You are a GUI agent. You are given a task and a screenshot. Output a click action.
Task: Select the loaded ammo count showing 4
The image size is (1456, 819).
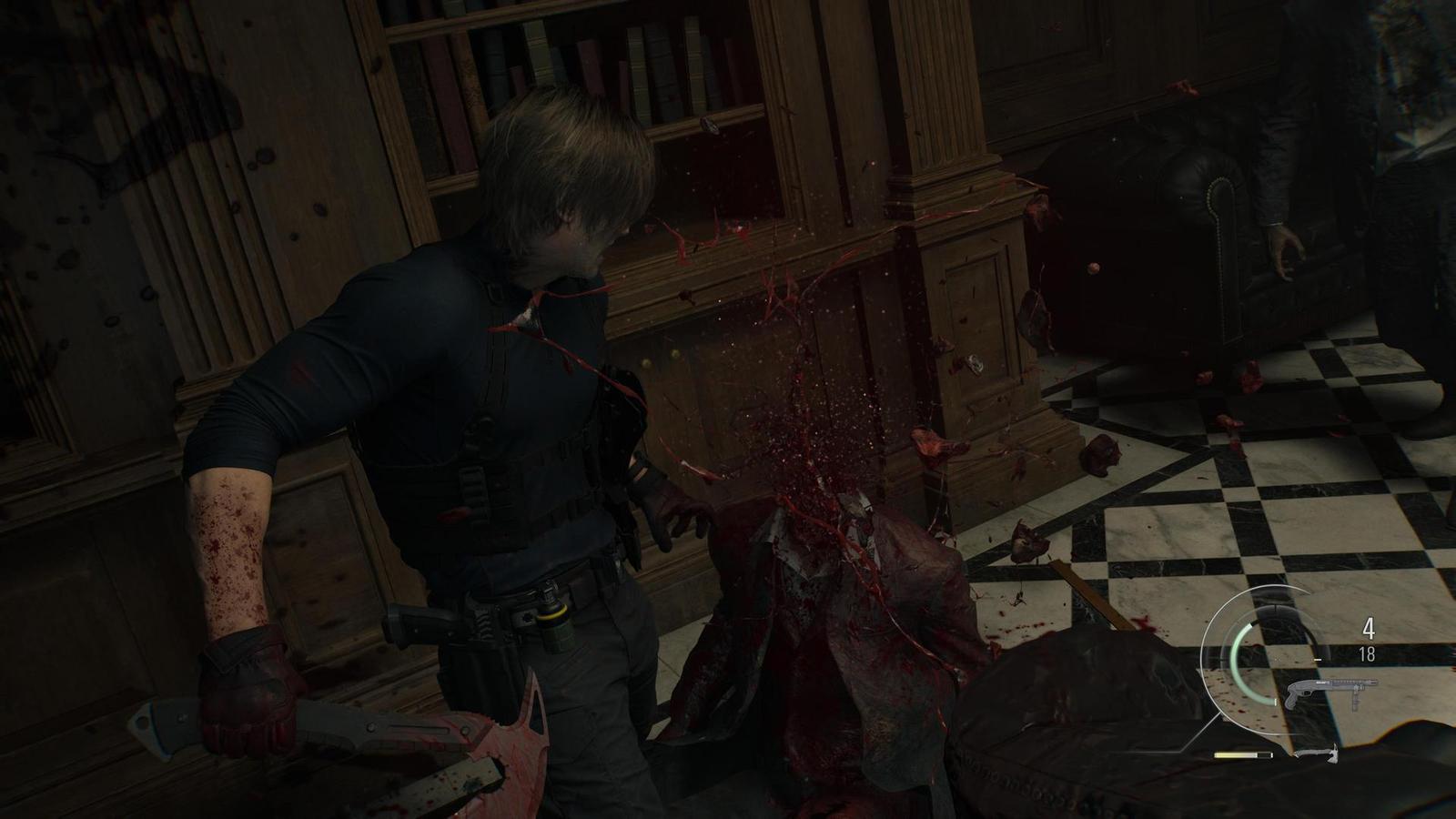1369,629
